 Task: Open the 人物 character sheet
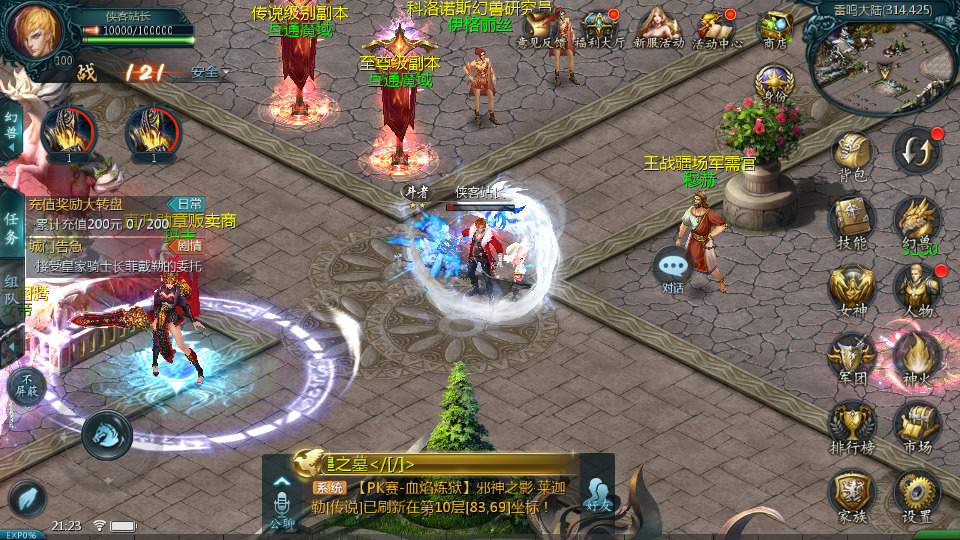pyautogui.click(x=916, y=288)
